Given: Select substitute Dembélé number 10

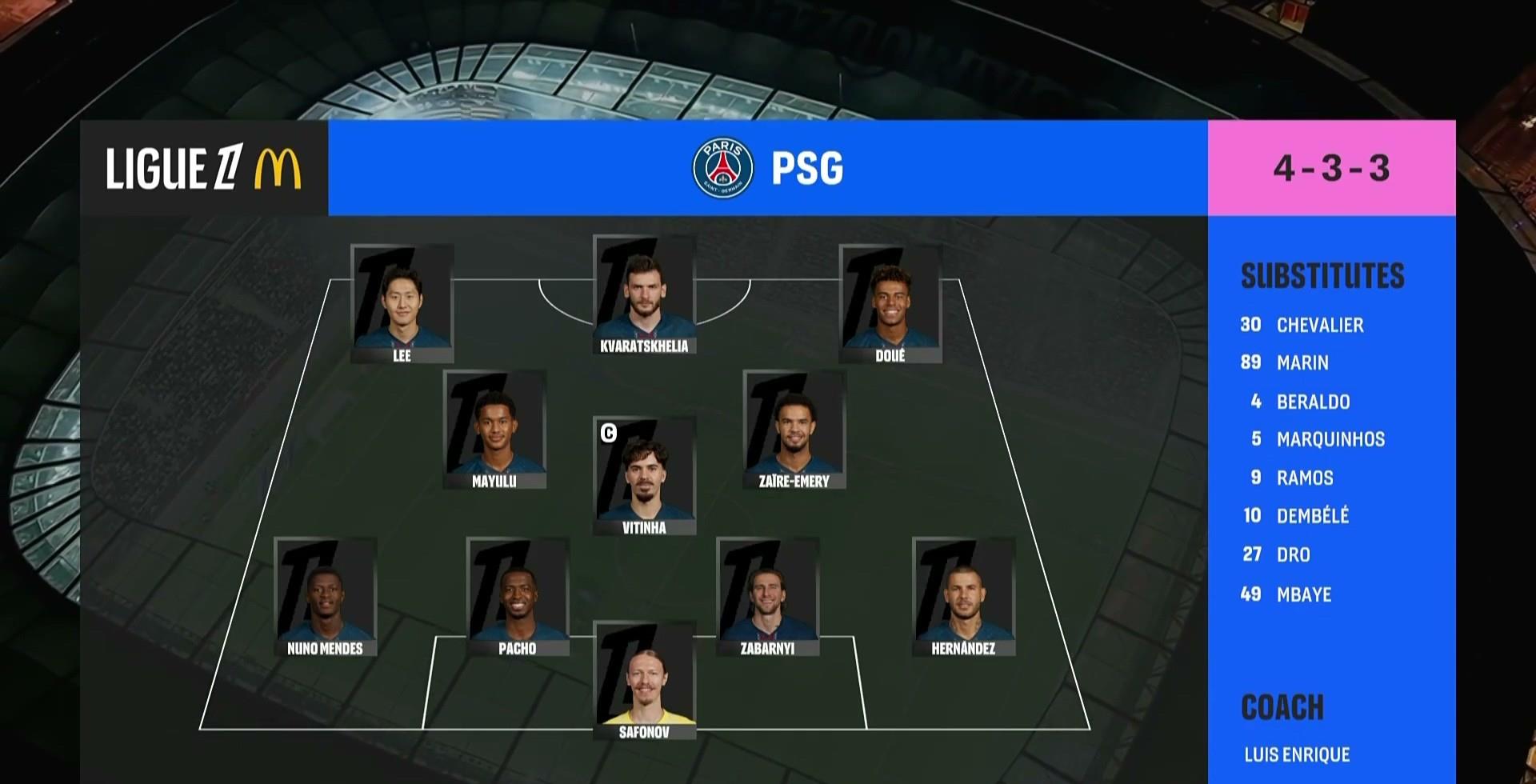Looking at the screenshot, I should point(1312,516).
